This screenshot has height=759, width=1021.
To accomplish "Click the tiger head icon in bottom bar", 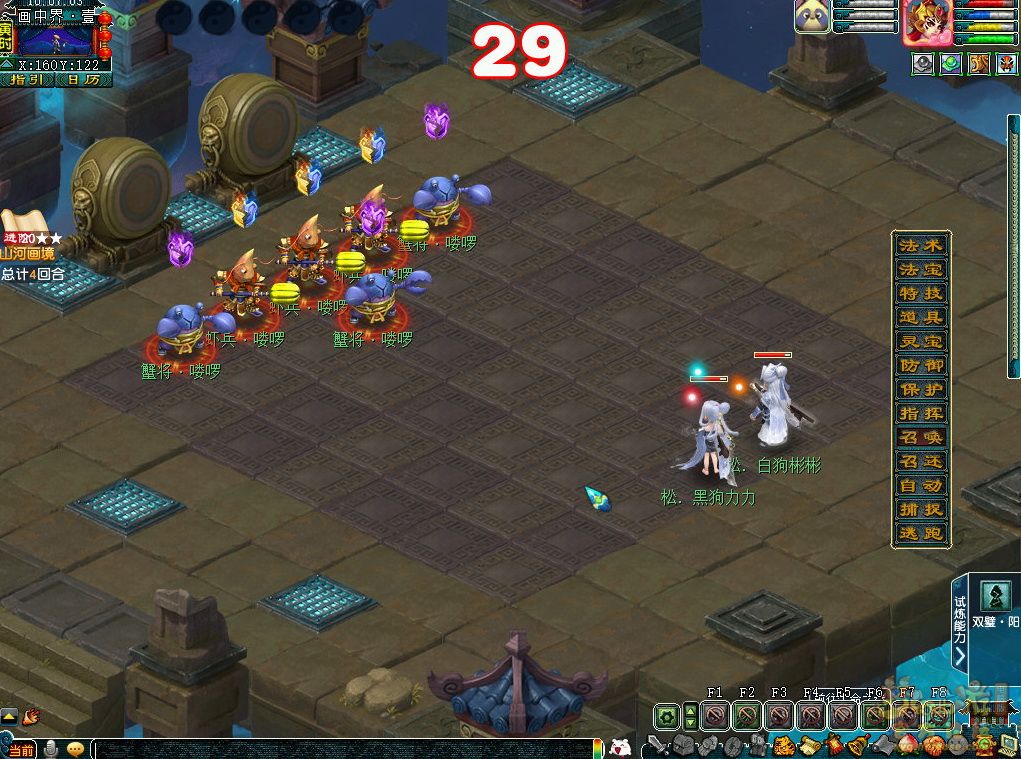I will click(x=782, y=745).
